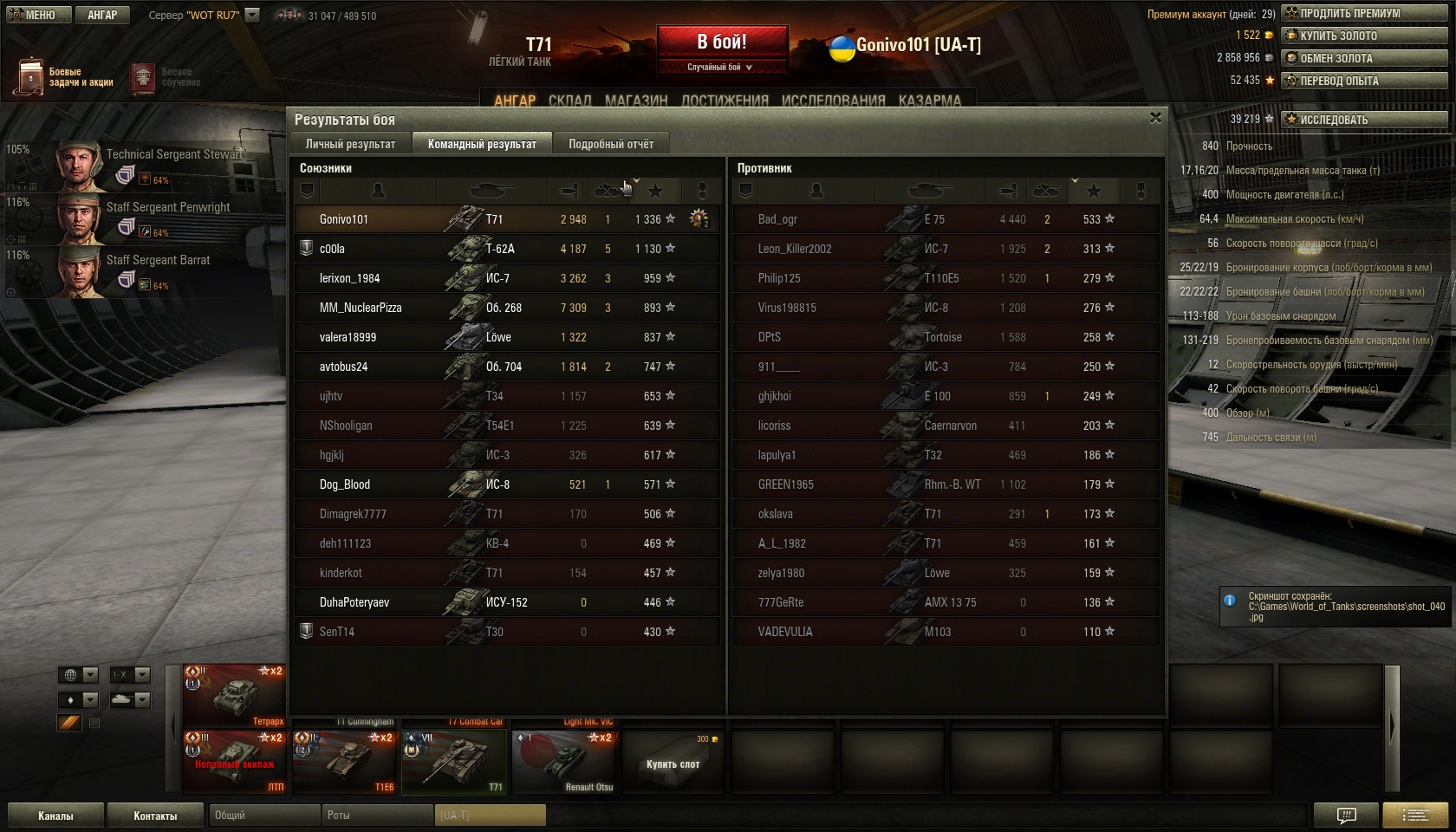Click Продлить премиум button
The height and width of the screenshot is (832, 1456).
click(x=1364, y=13)
